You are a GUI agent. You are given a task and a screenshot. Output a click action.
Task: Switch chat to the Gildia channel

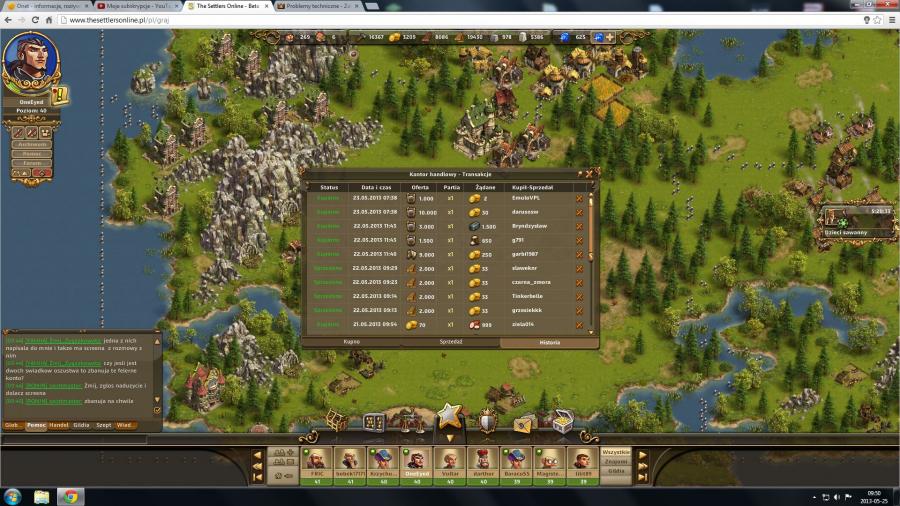click(81, 425)
